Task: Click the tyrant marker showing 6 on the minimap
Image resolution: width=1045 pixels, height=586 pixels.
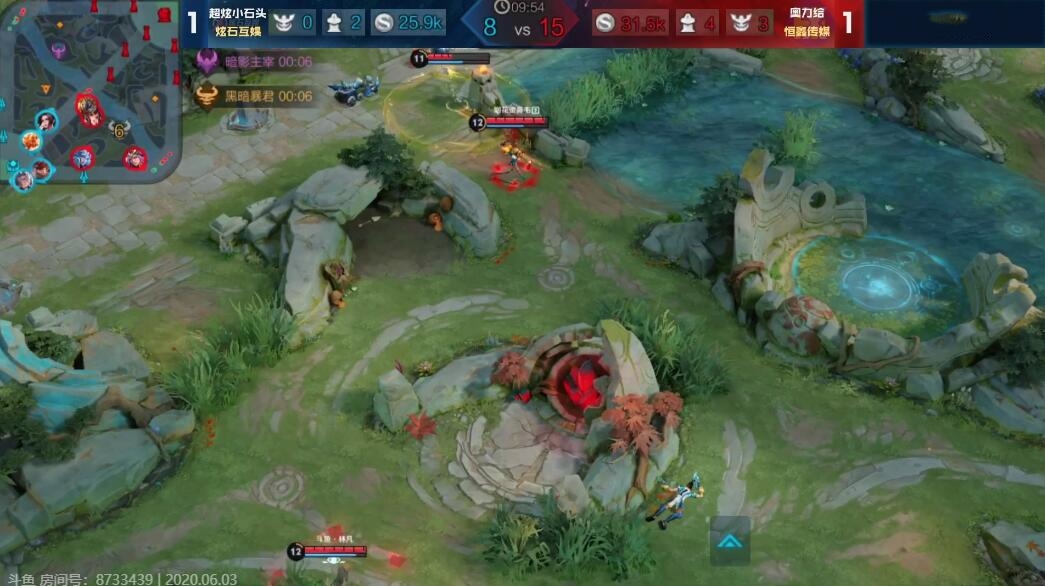Action: [x=118, y=129]
